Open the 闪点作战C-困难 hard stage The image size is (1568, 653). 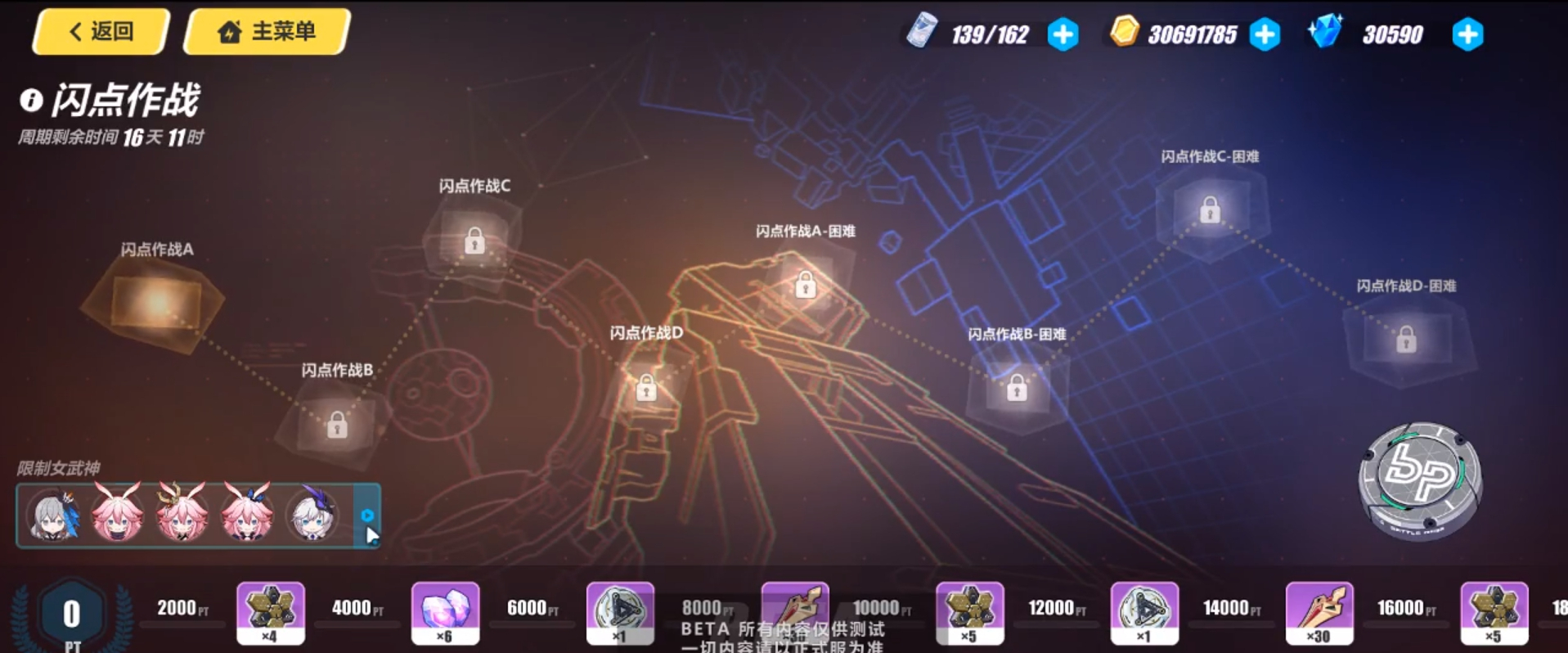click(1210, 213)
